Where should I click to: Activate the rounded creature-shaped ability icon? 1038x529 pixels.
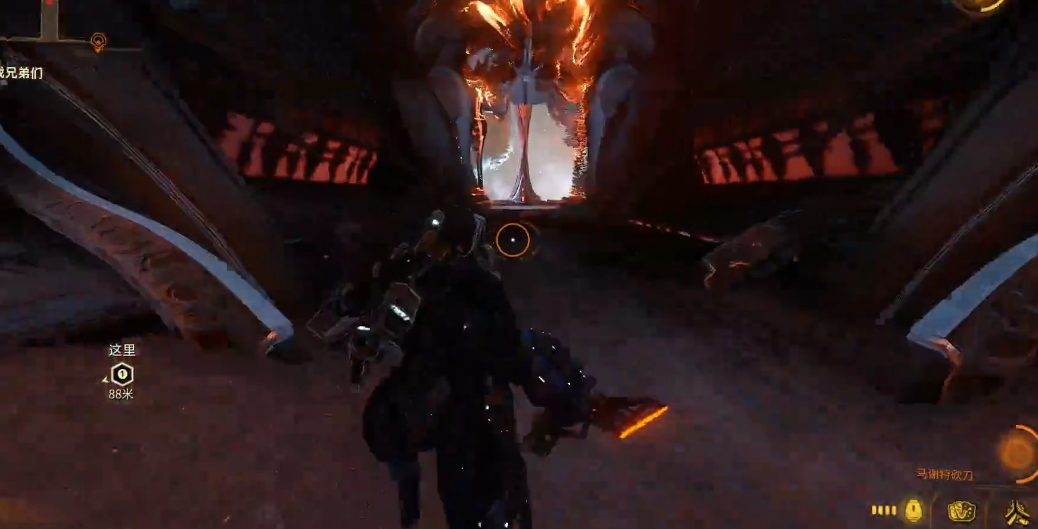click(962, 511)
